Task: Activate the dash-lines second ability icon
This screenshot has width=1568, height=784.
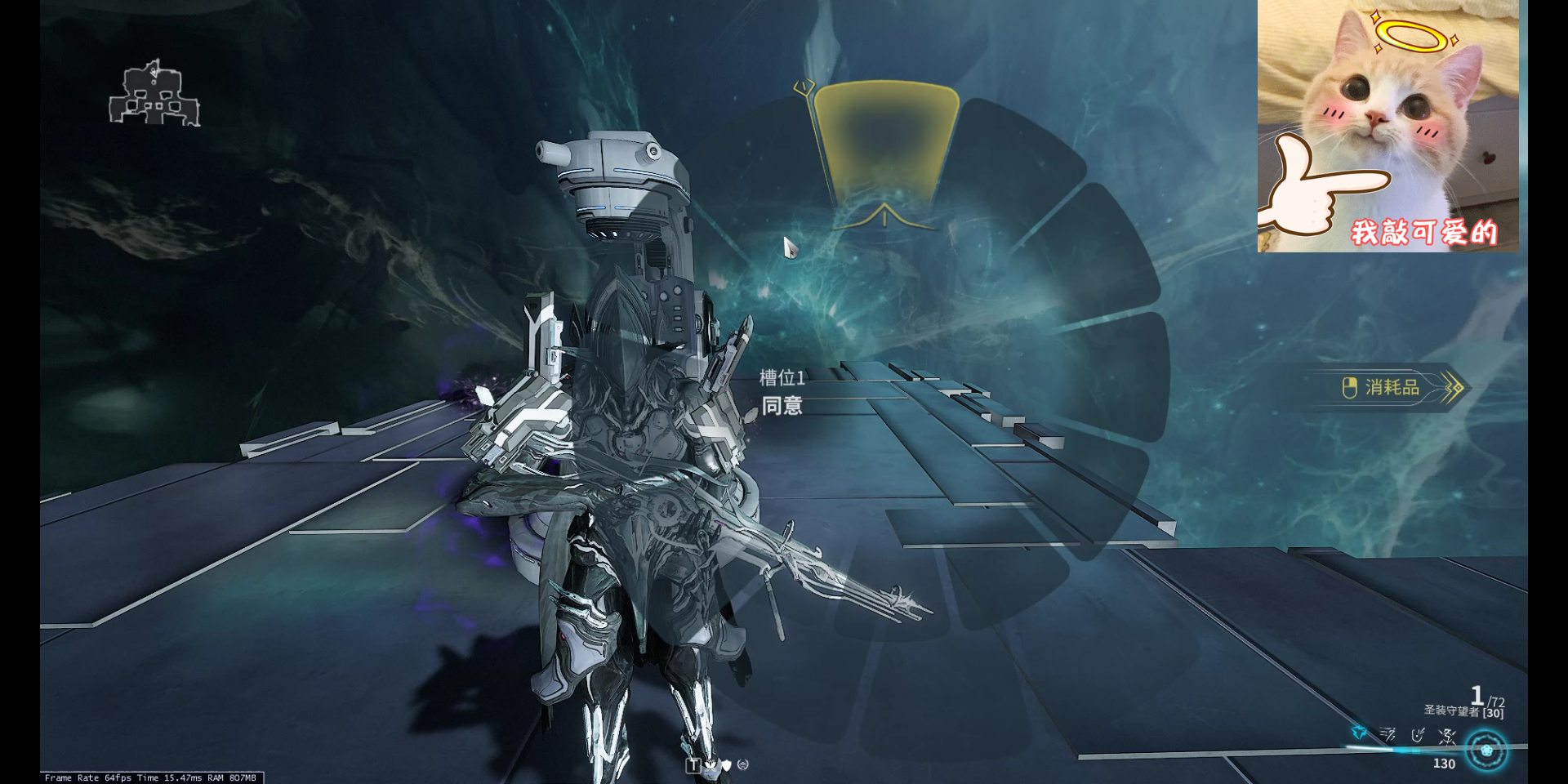Action: click(x=1388, y=735)
